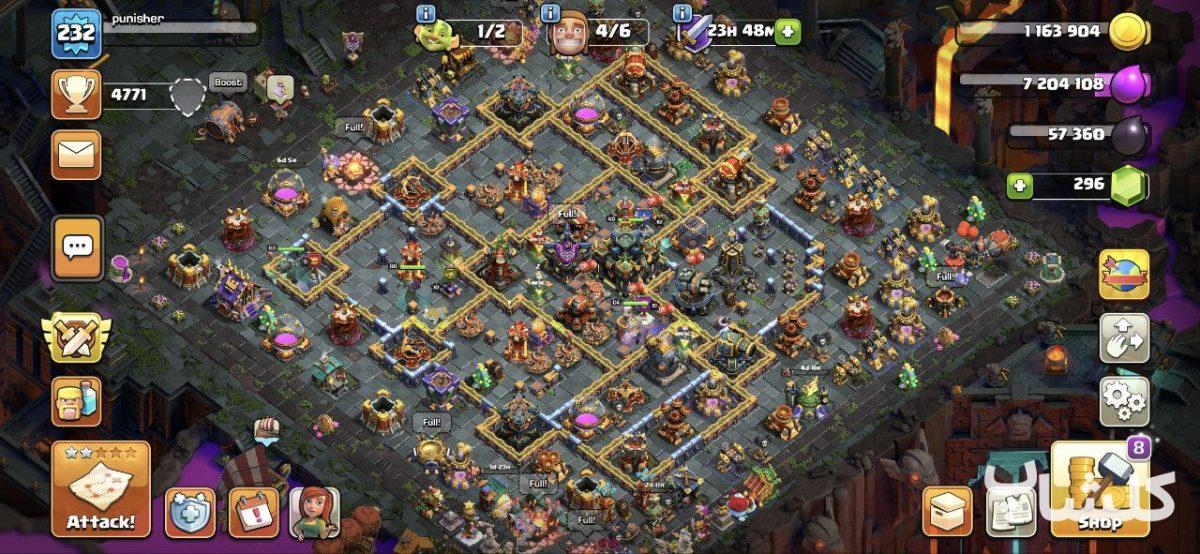View the level 232 player profile badge
1200x554 pixels.
pos(76,34)
